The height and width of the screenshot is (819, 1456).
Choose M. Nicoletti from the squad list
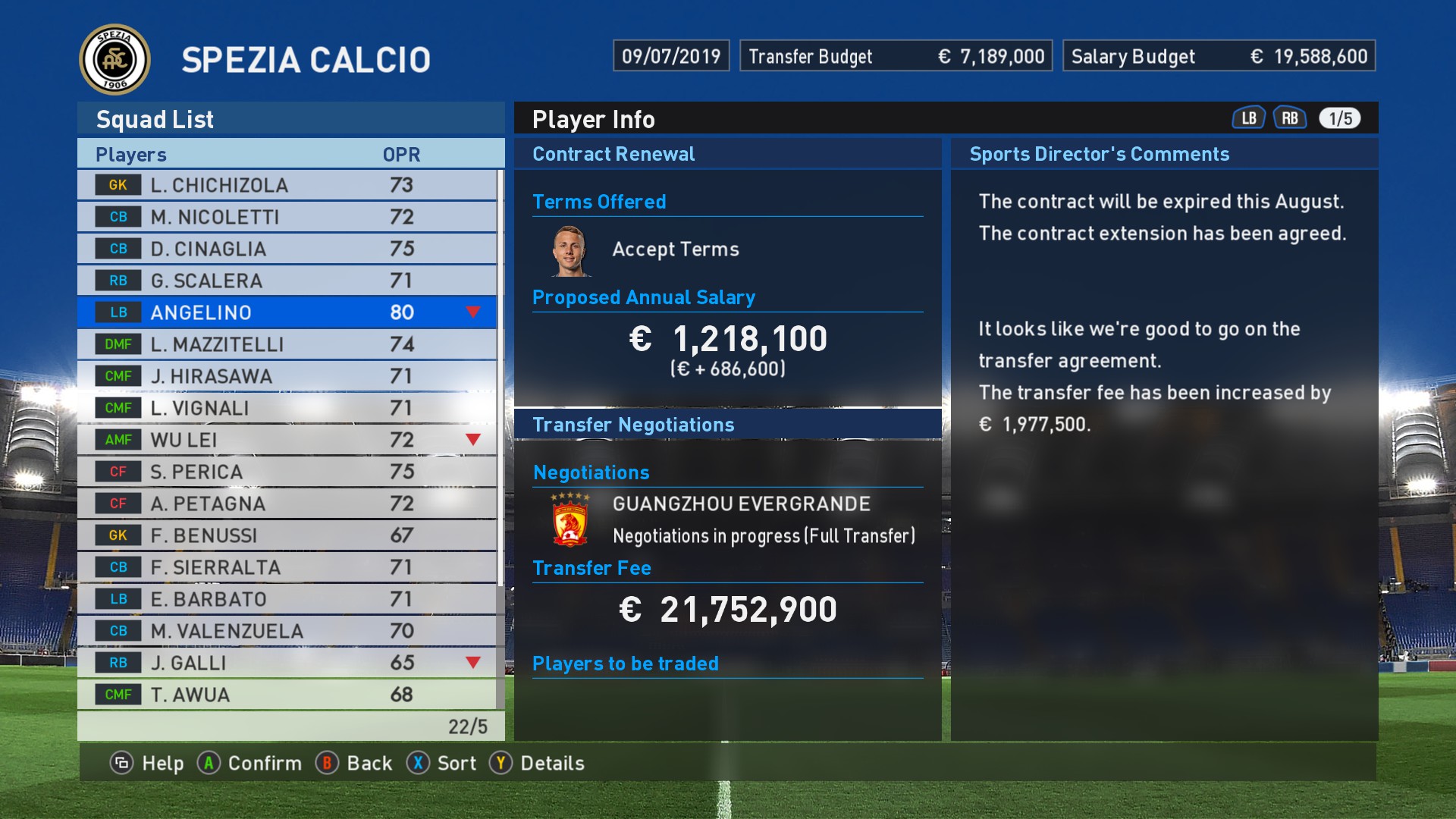[287, 217]
